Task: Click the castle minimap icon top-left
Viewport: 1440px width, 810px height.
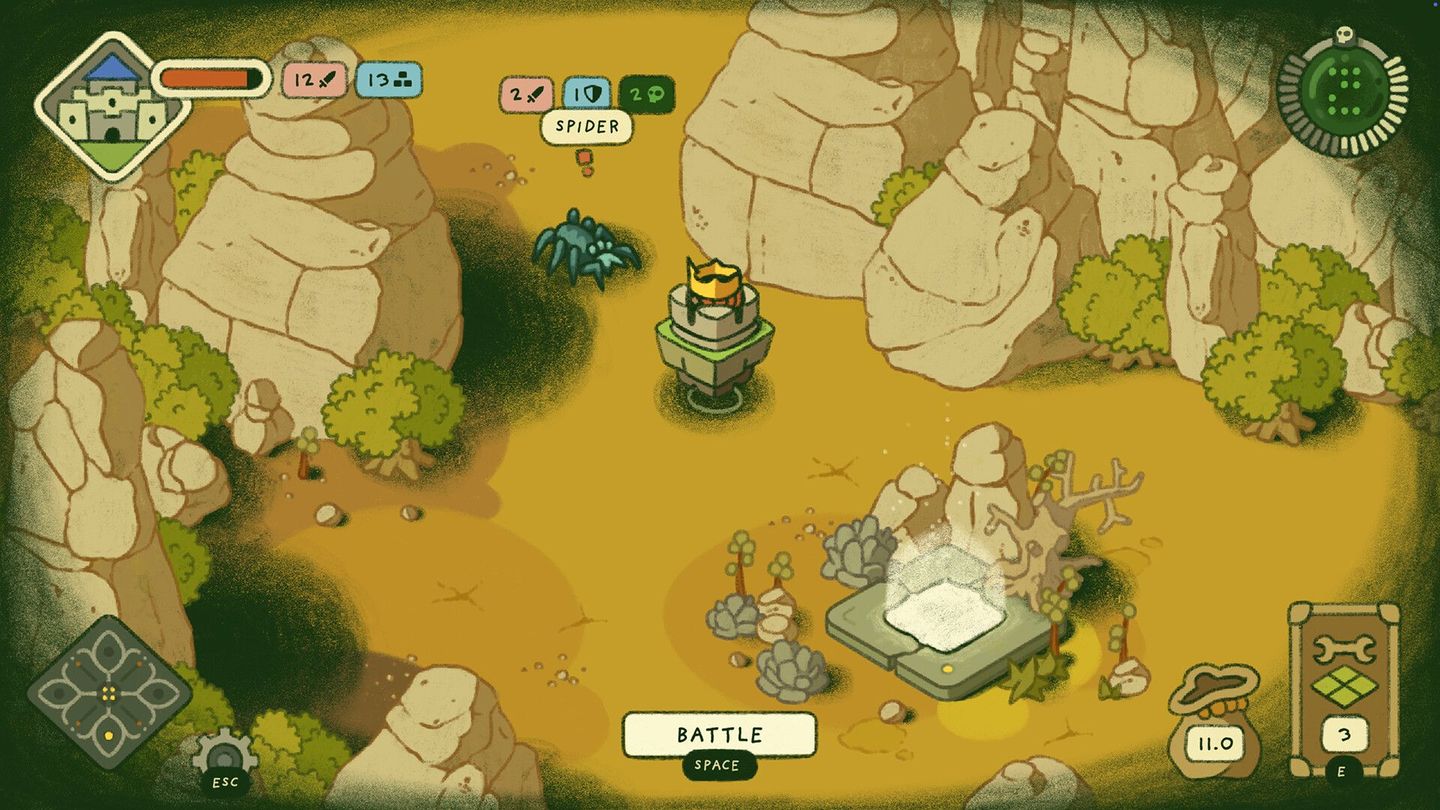Action: coord(113,100)
